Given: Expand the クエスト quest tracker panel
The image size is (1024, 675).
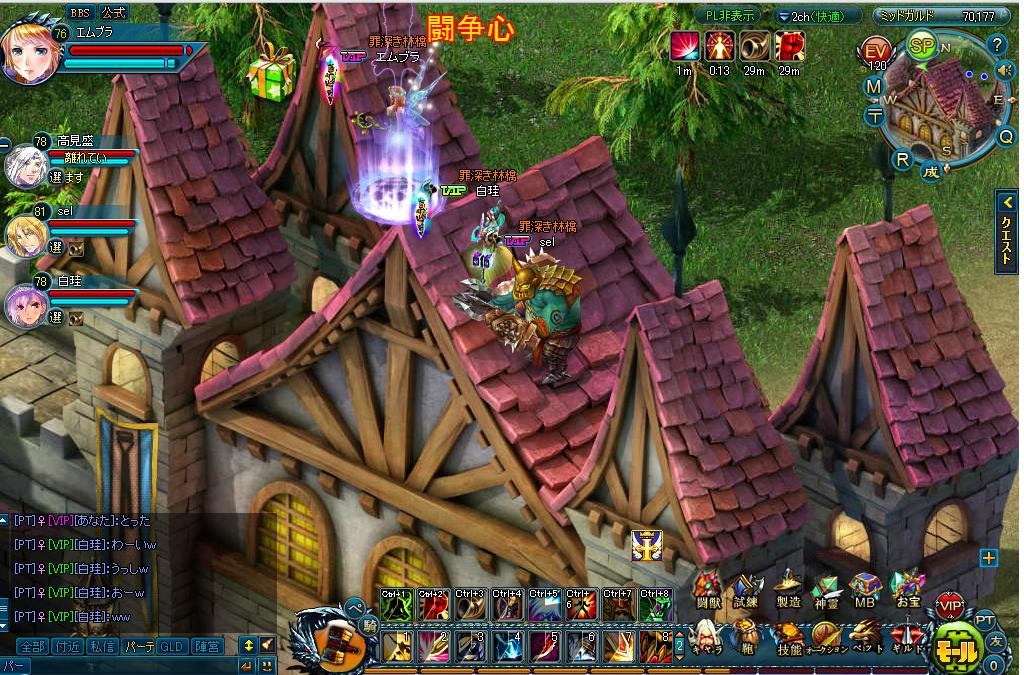Looking at the screenshot, I should point(1007,231).
